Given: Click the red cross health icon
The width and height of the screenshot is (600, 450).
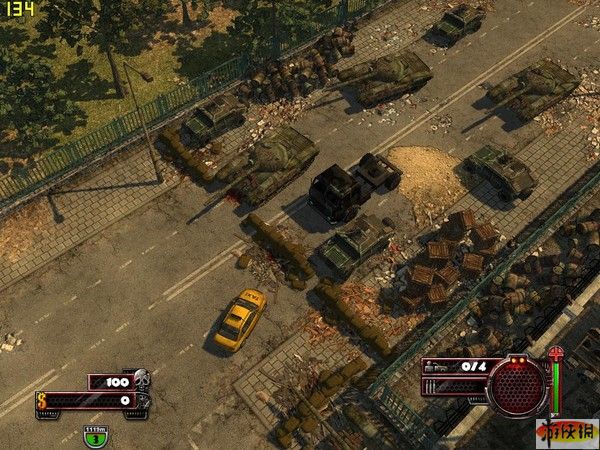Looking at the screenshot, I should tap(556, 354).
